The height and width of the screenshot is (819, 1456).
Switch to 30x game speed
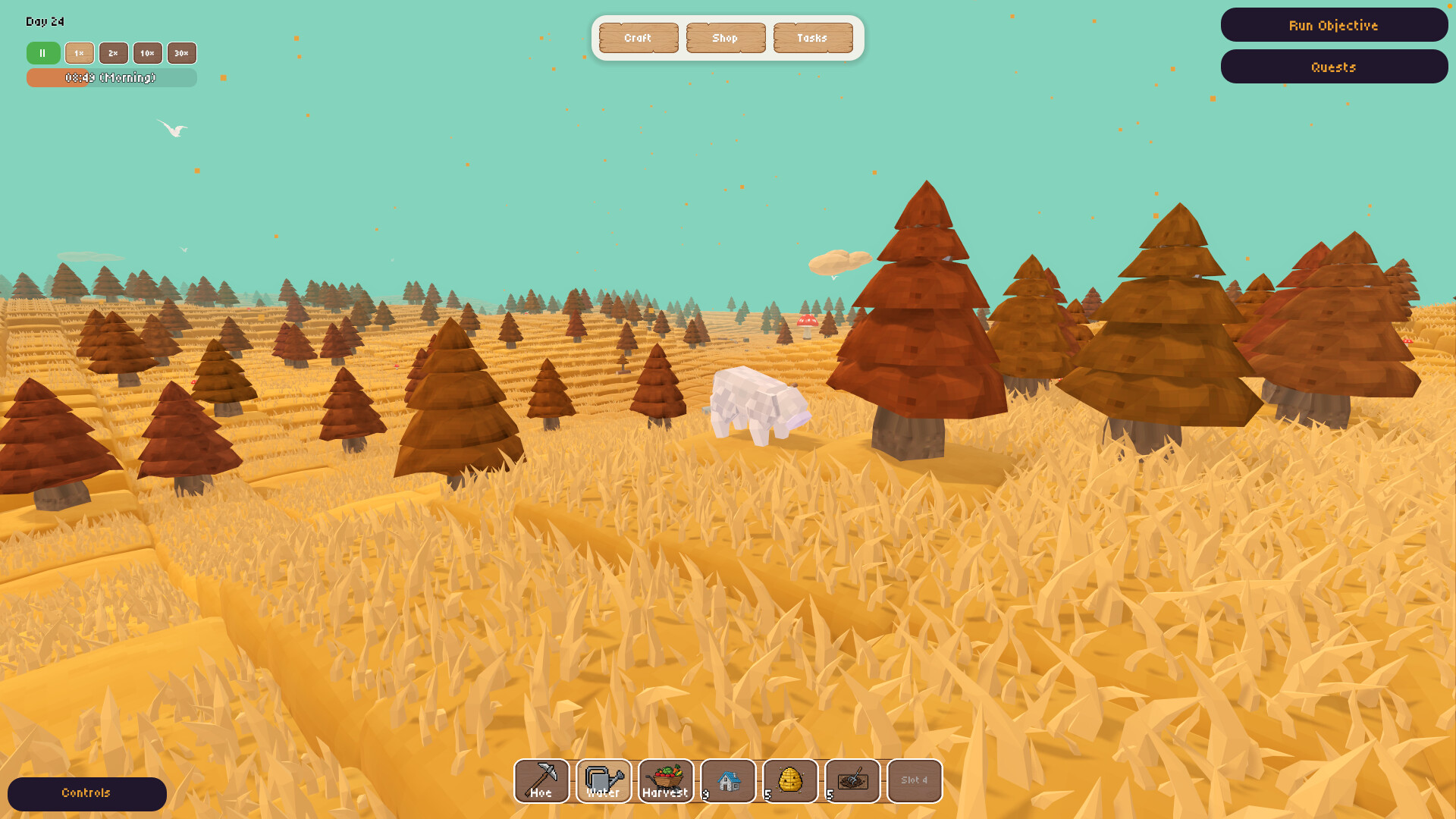[x=181, y=53]
